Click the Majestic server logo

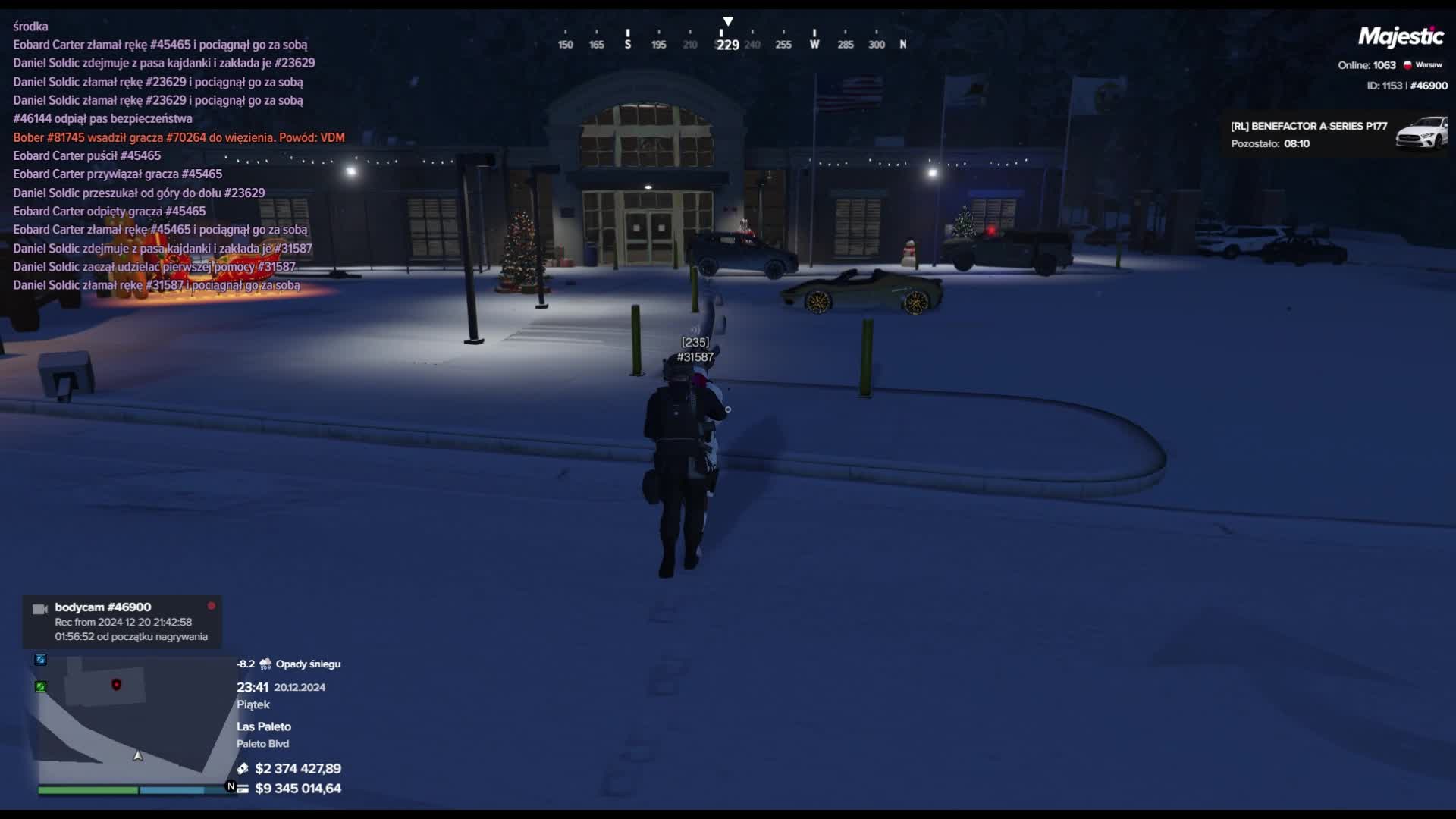[1400, 36]
